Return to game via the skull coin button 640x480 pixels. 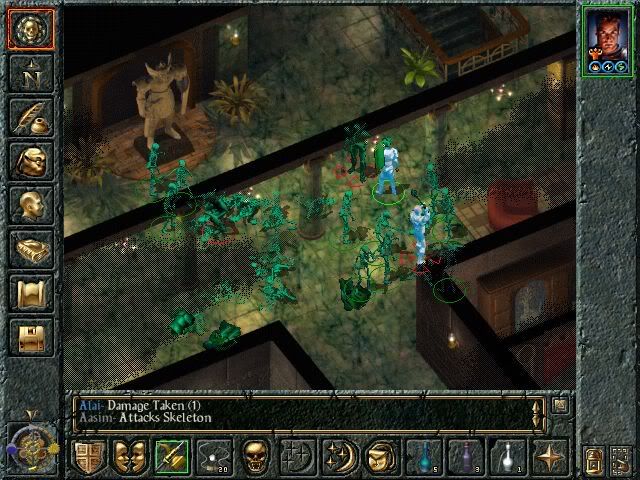point(30,29)
